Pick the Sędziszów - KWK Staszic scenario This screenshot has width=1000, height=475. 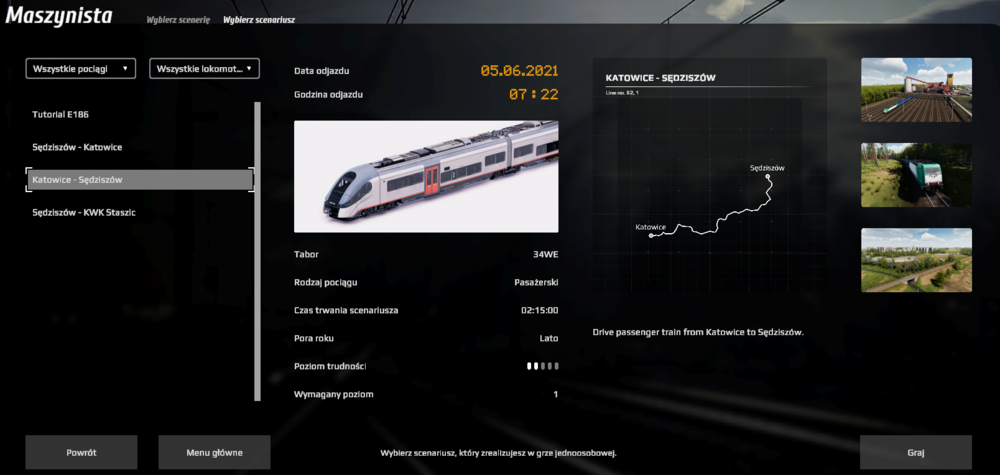84,212
